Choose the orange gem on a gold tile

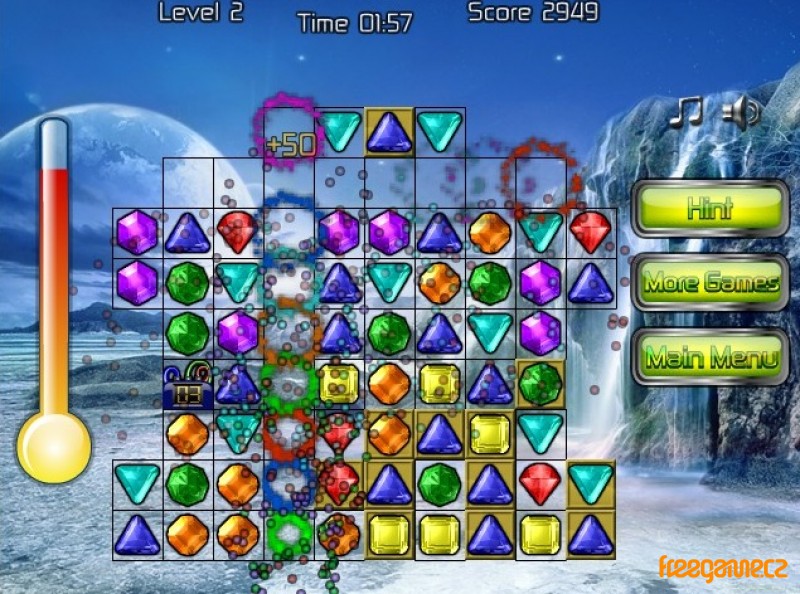389,434
